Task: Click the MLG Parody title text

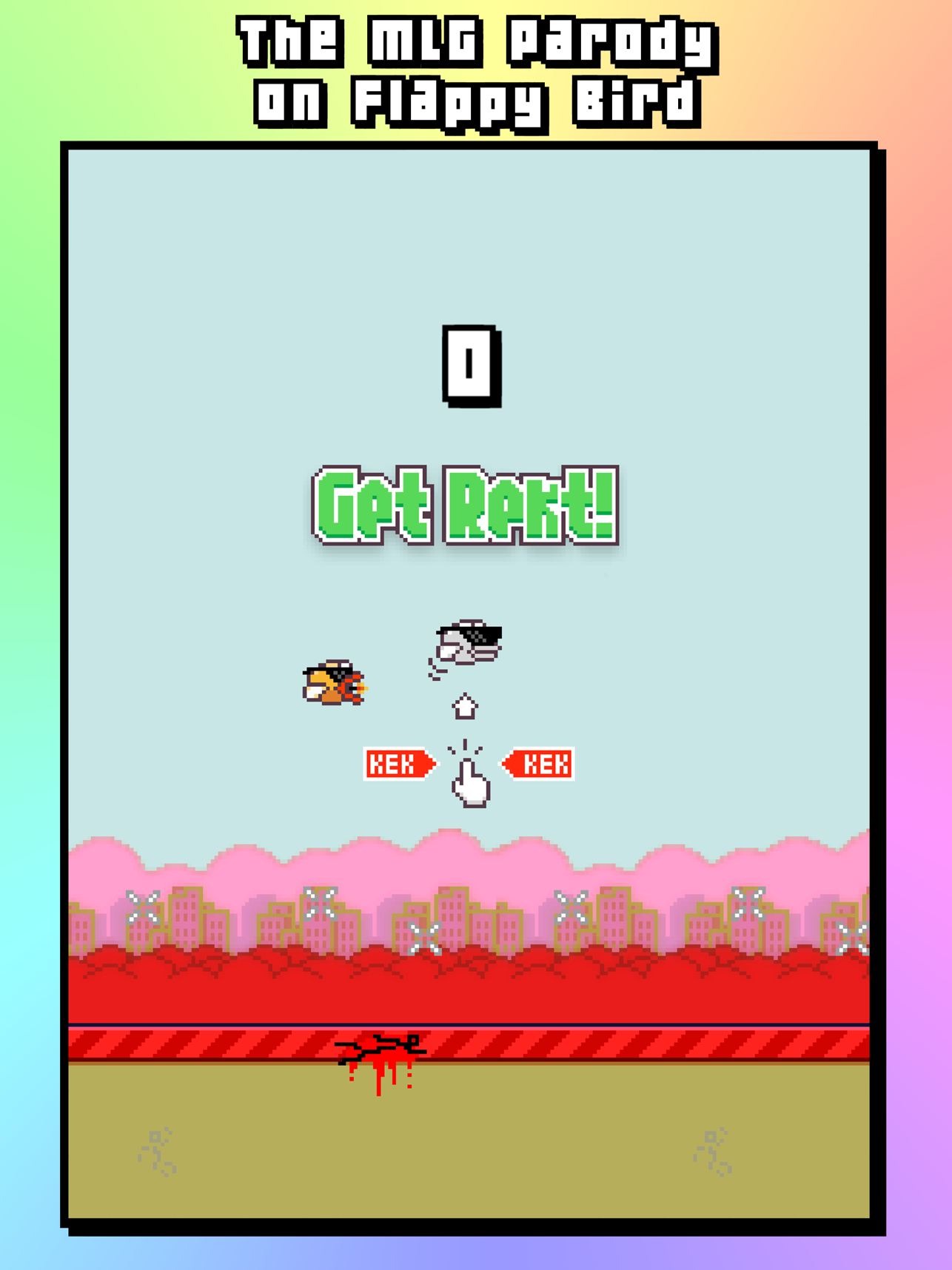Action: click(x=475, y=70)
